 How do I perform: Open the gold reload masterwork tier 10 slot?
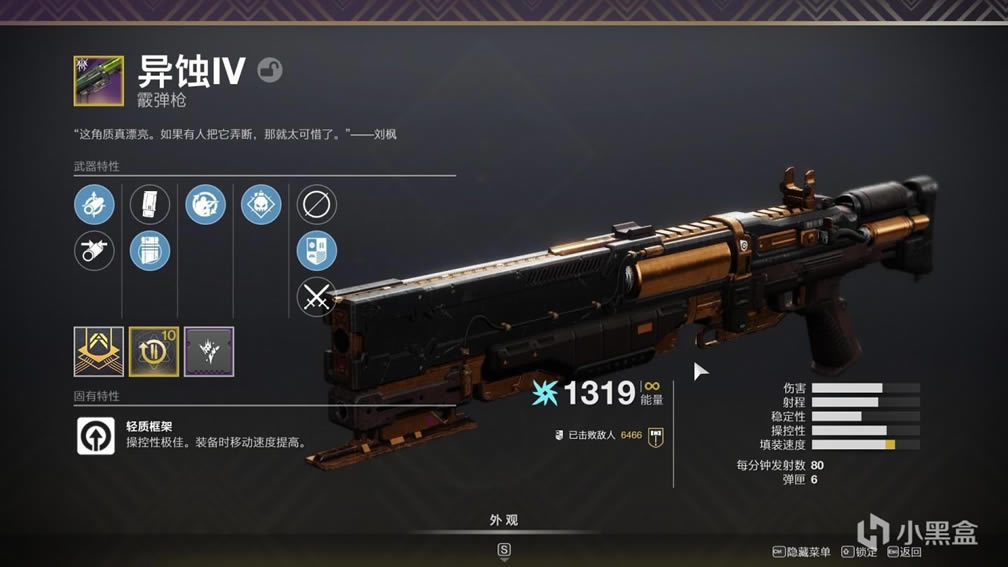(x=154, y=352)
